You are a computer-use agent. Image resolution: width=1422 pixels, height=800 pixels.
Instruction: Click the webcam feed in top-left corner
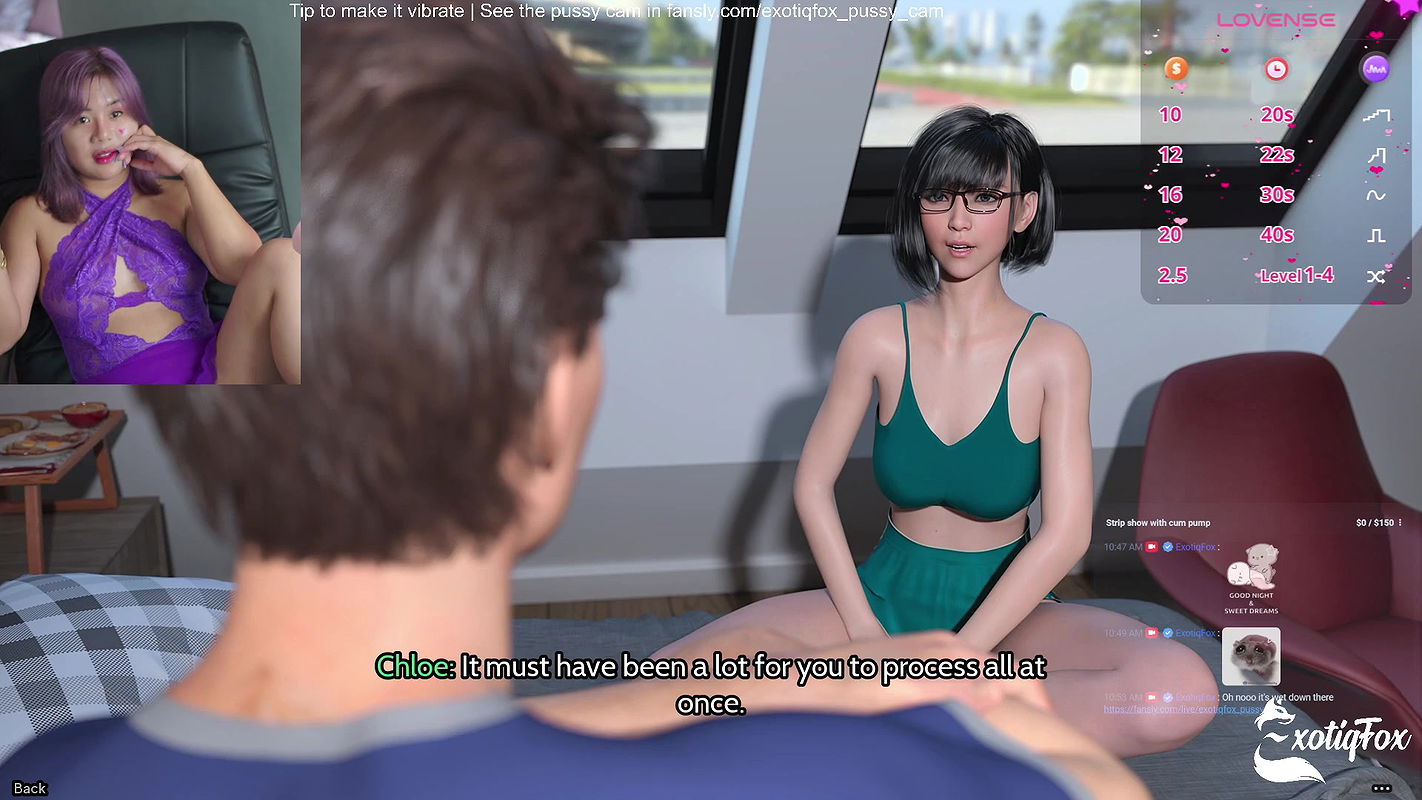point(150,190)
